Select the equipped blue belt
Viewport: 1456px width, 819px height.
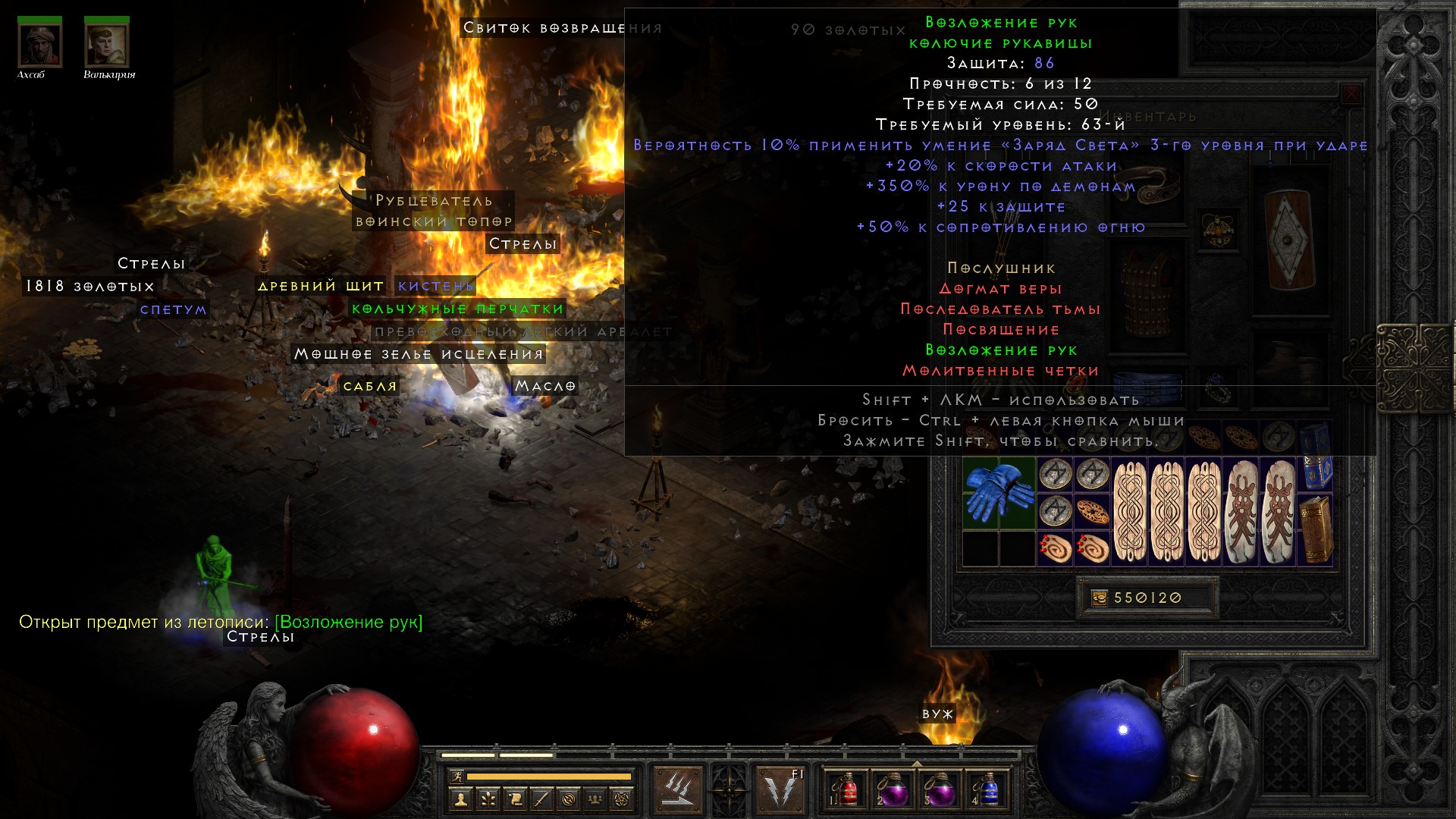pos(1147,387)
